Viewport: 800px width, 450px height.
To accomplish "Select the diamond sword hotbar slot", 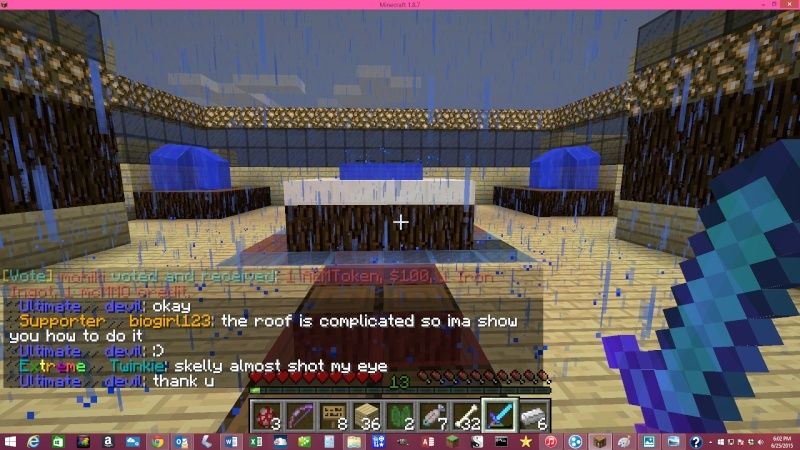I will 498,414.
